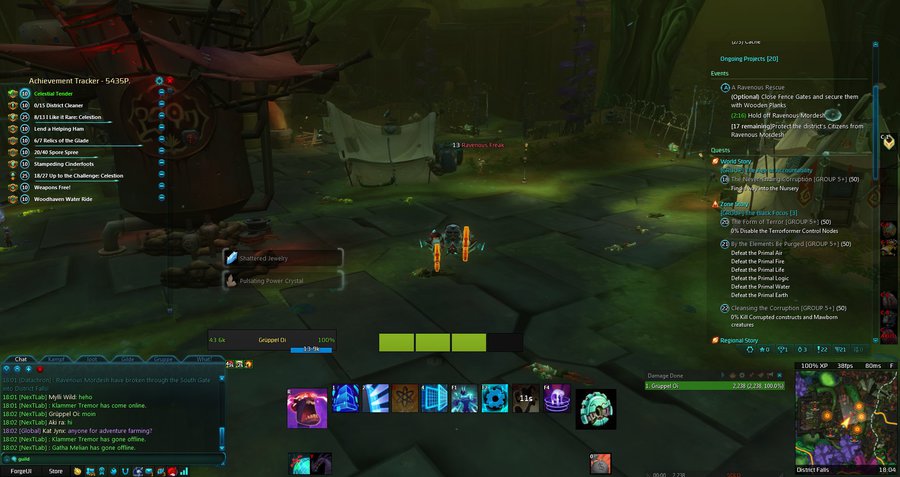Trigger the blue gear ability
This screenshot has height=477, width=900.
[495, 399]
